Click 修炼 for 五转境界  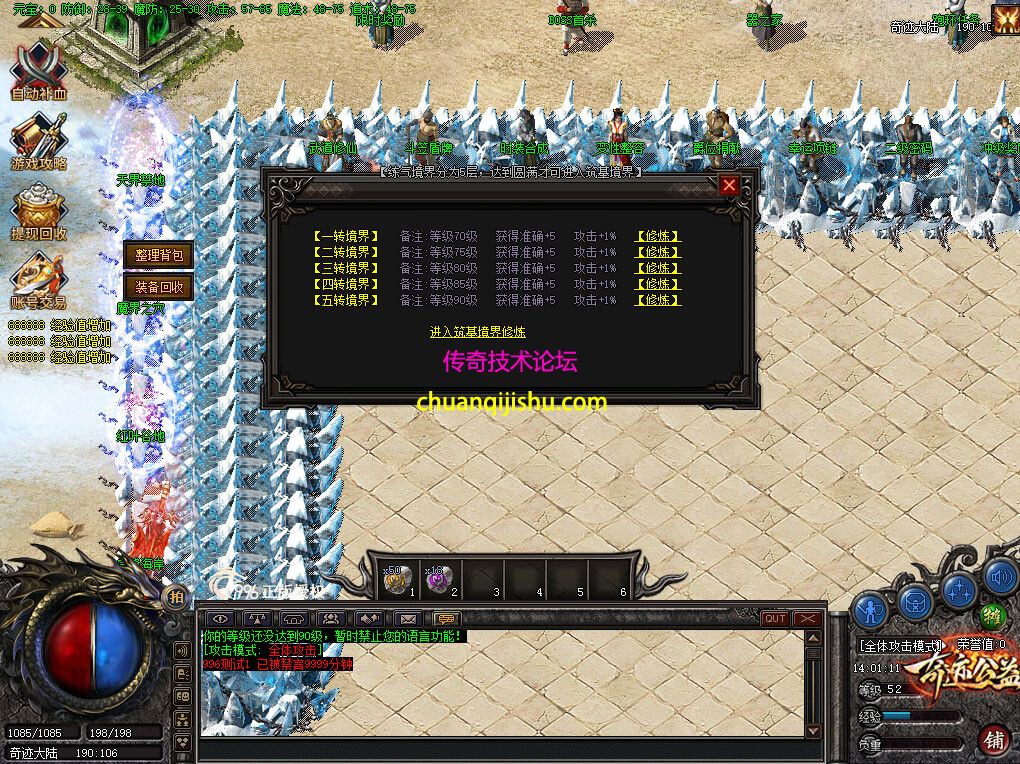point(658,300)
